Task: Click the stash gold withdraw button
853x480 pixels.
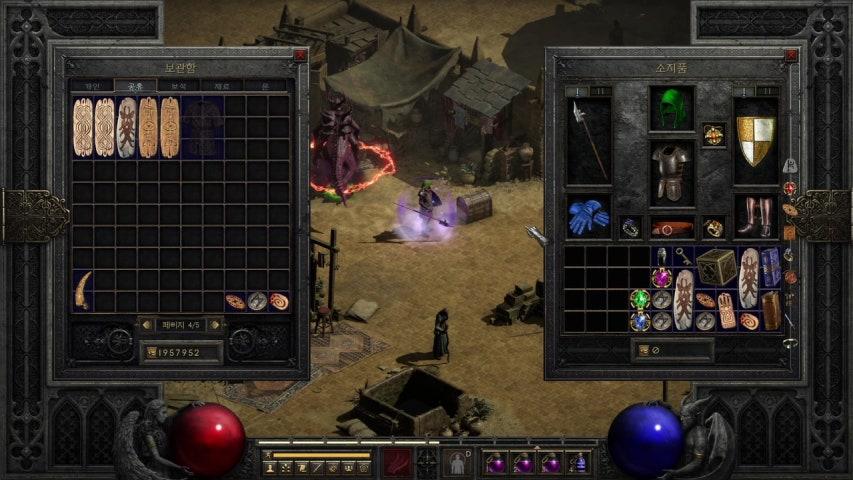Action: point(151,352)
